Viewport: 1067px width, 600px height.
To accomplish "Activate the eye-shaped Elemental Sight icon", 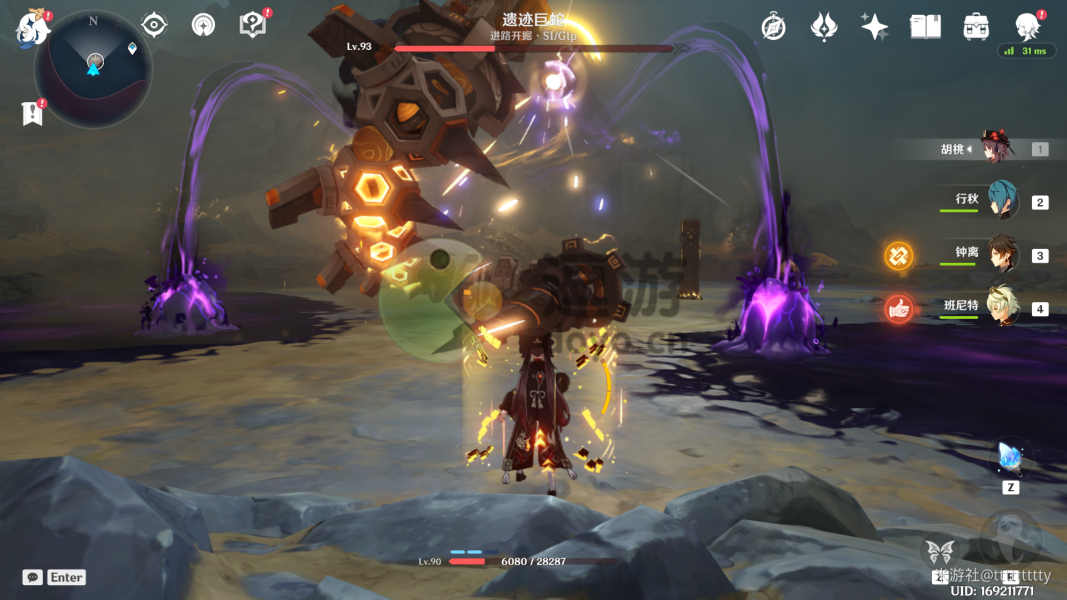I will point(154,25).
